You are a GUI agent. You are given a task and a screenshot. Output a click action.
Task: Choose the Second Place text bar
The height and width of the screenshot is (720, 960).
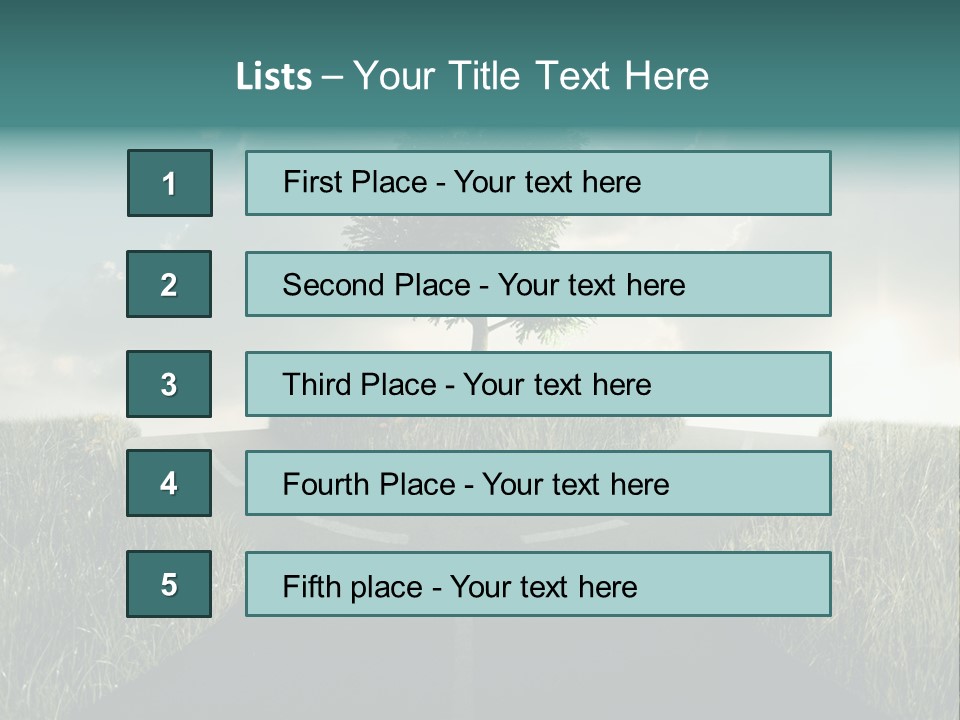538,284
